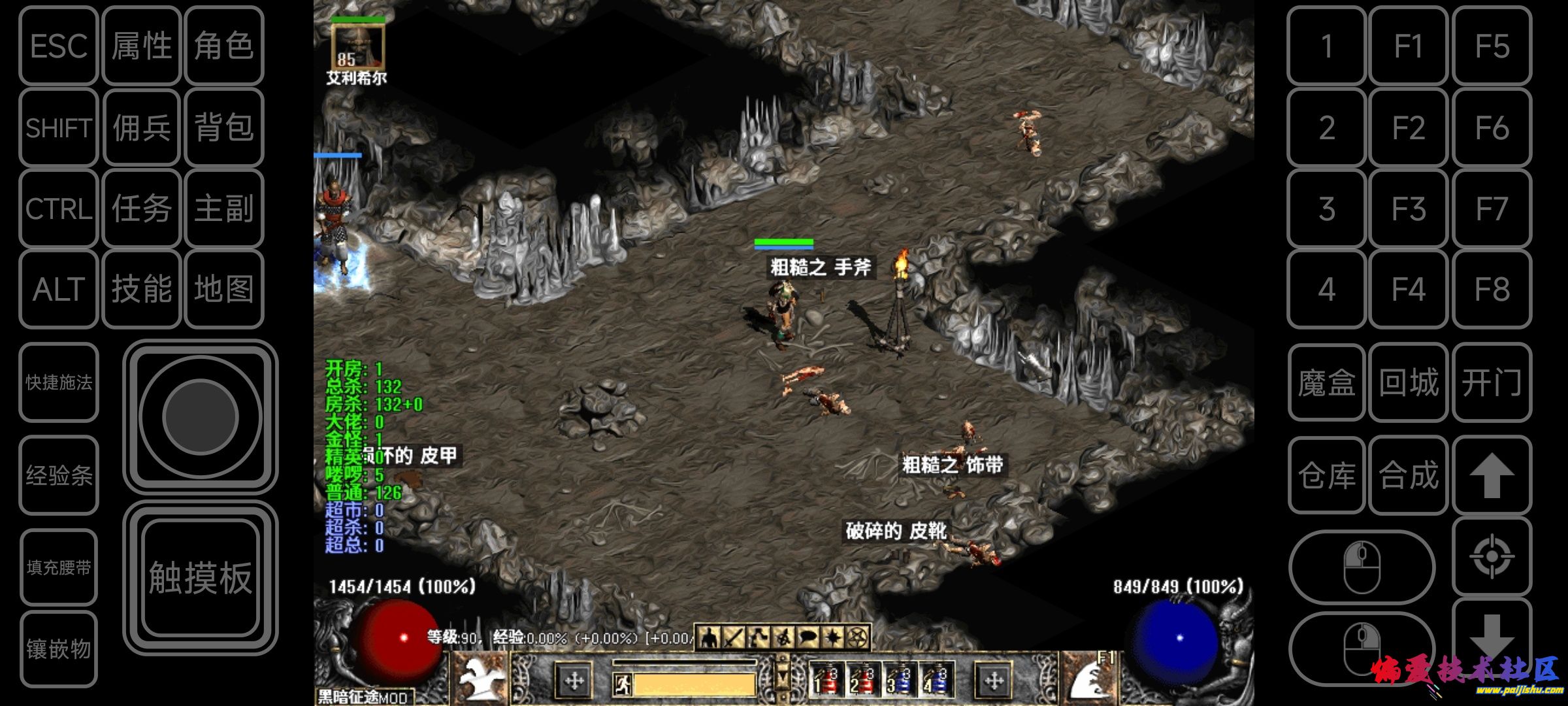This screenshot has height=706, width=1568.
Task: Open the 任务 quest log
Action: pos(141,209)
